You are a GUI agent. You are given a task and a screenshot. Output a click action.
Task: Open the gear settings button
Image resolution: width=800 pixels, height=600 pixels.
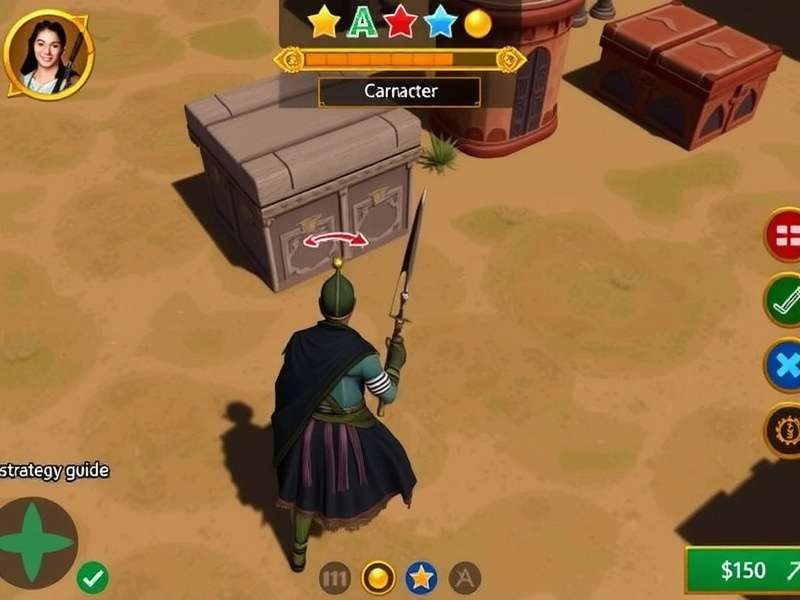coord(785,432)
